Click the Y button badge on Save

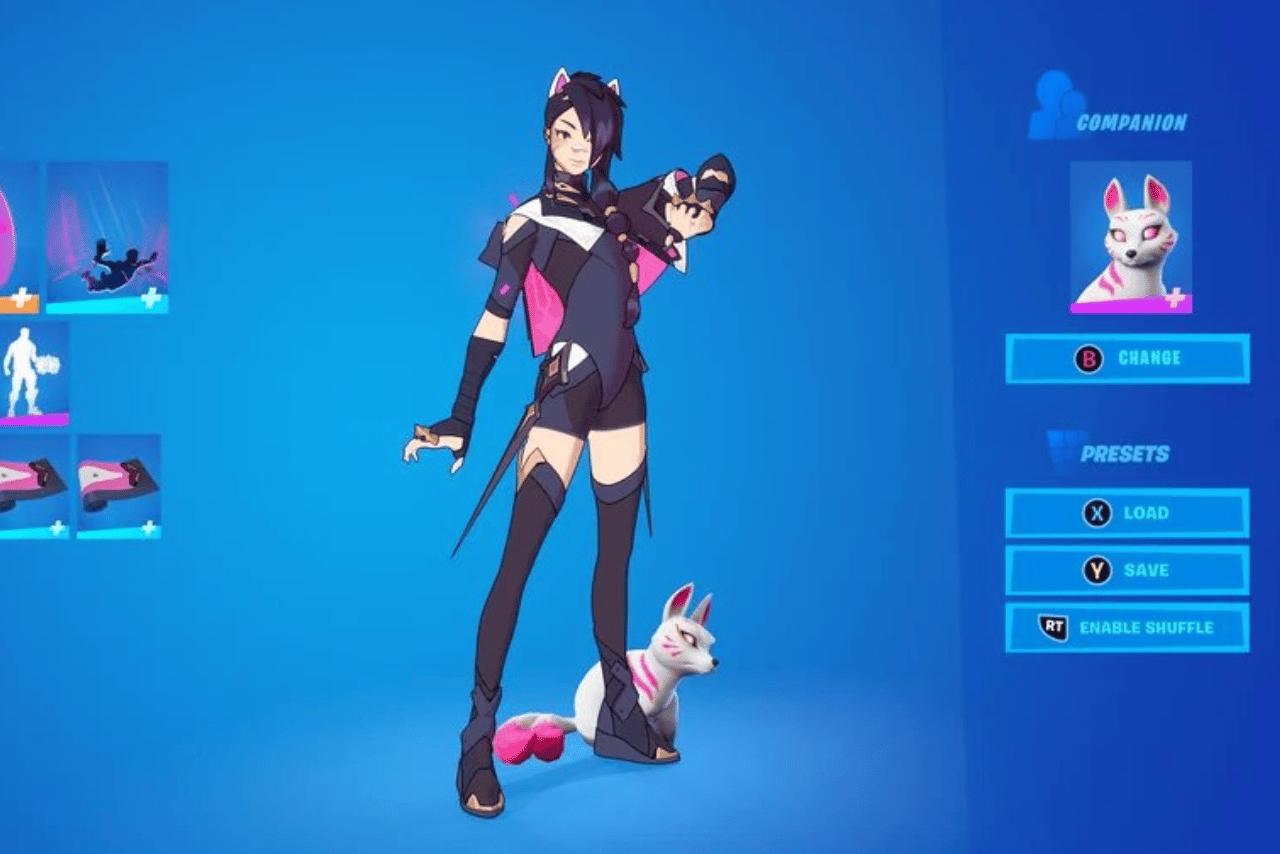click(x=1097, y=568)
